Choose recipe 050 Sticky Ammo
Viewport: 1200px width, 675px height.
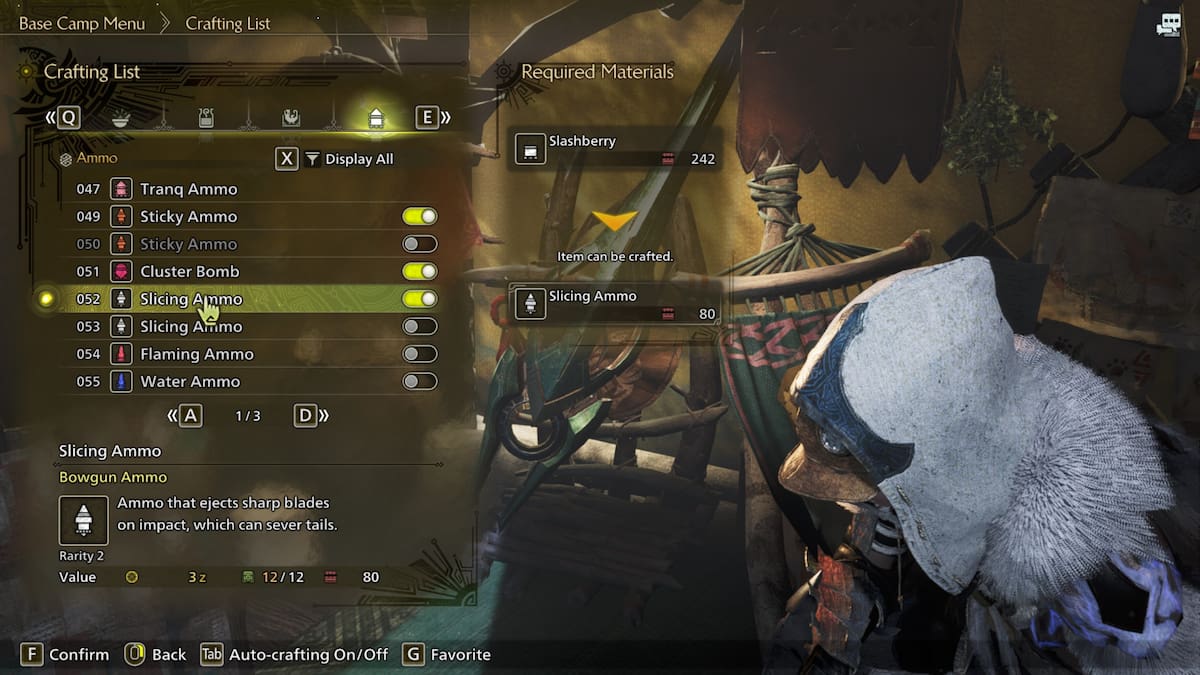(x=189, y=244)
